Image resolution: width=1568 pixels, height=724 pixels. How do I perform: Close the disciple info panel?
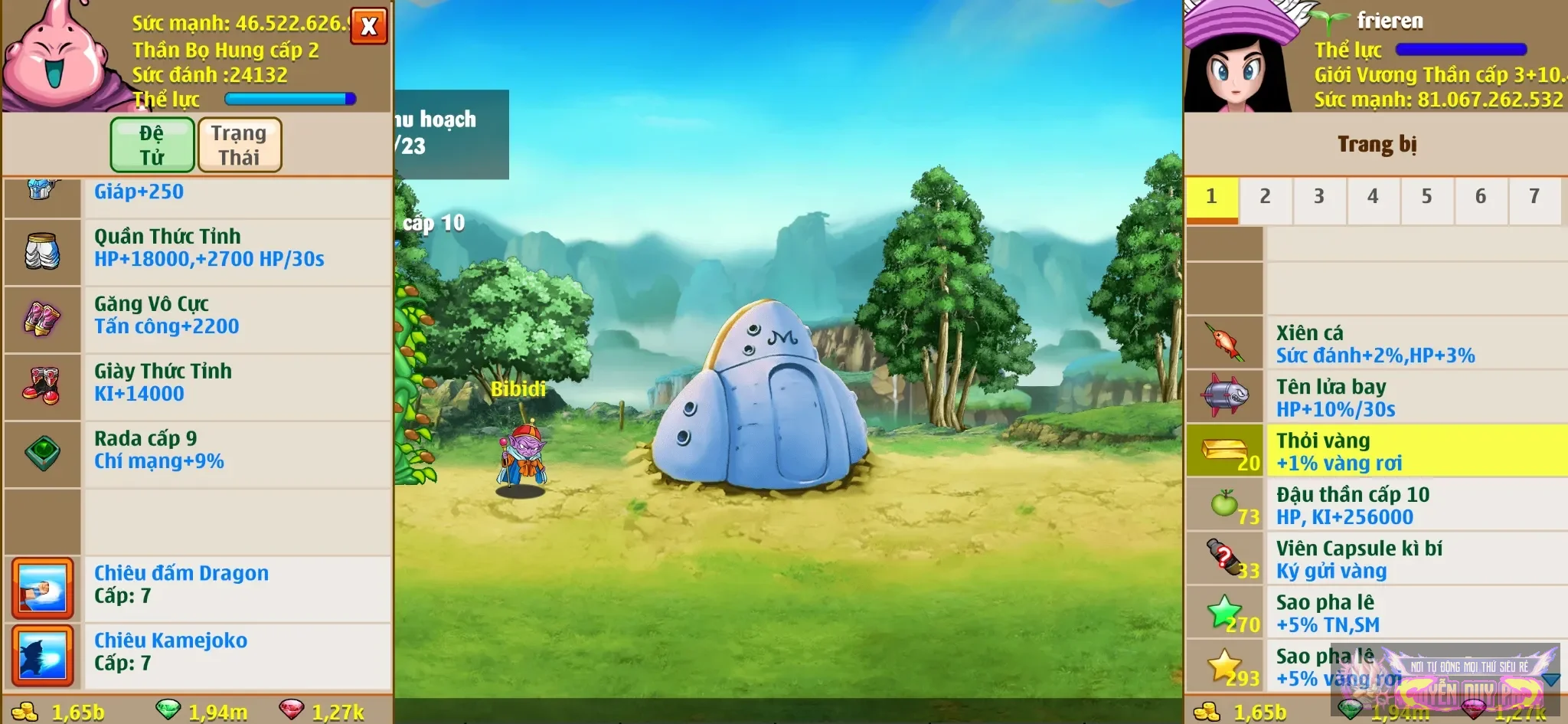(x=369, y=26)
